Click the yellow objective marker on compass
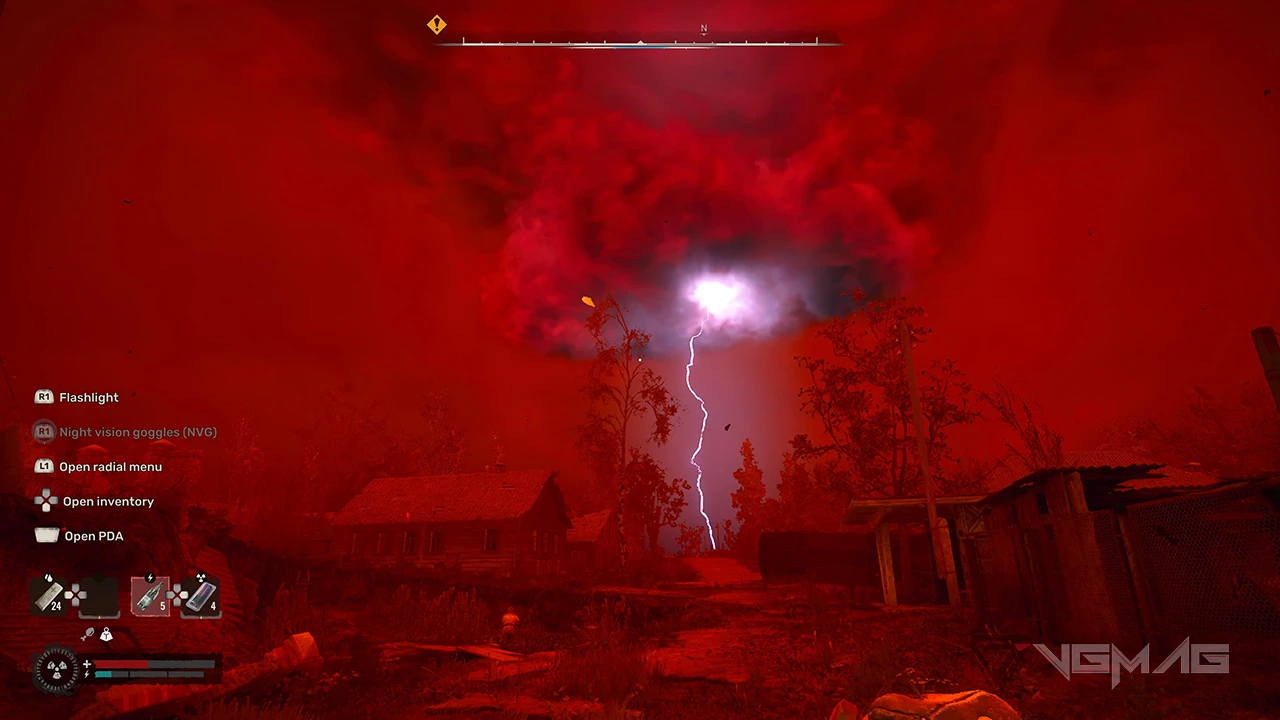 437,25
